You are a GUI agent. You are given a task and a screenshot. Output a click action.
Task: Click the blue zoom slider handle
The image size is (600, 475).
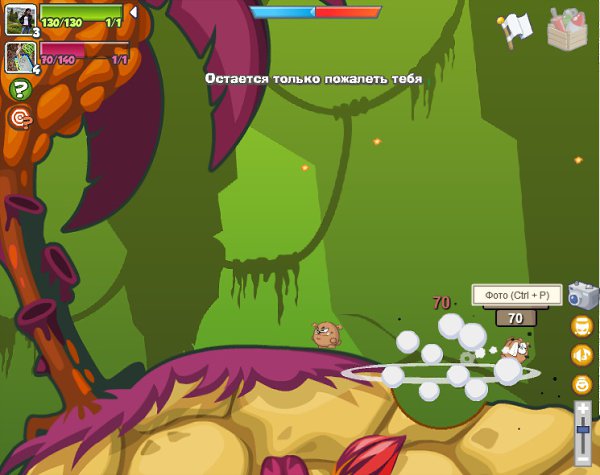point(583,428)
